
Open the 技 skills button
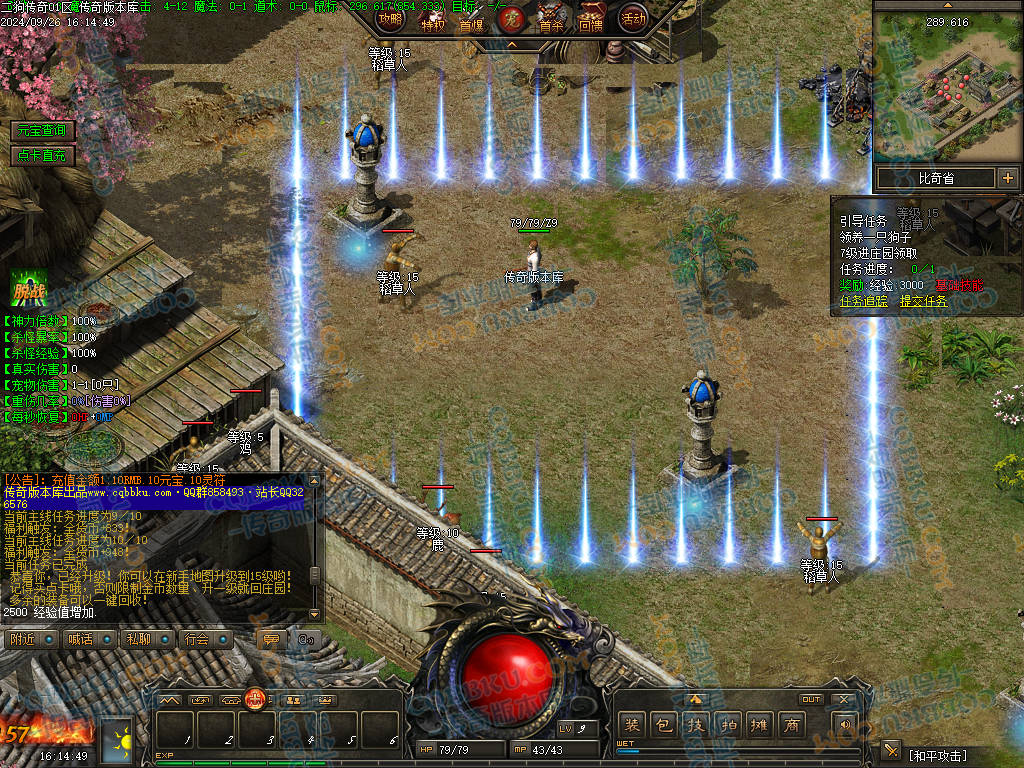pos(695,725)
